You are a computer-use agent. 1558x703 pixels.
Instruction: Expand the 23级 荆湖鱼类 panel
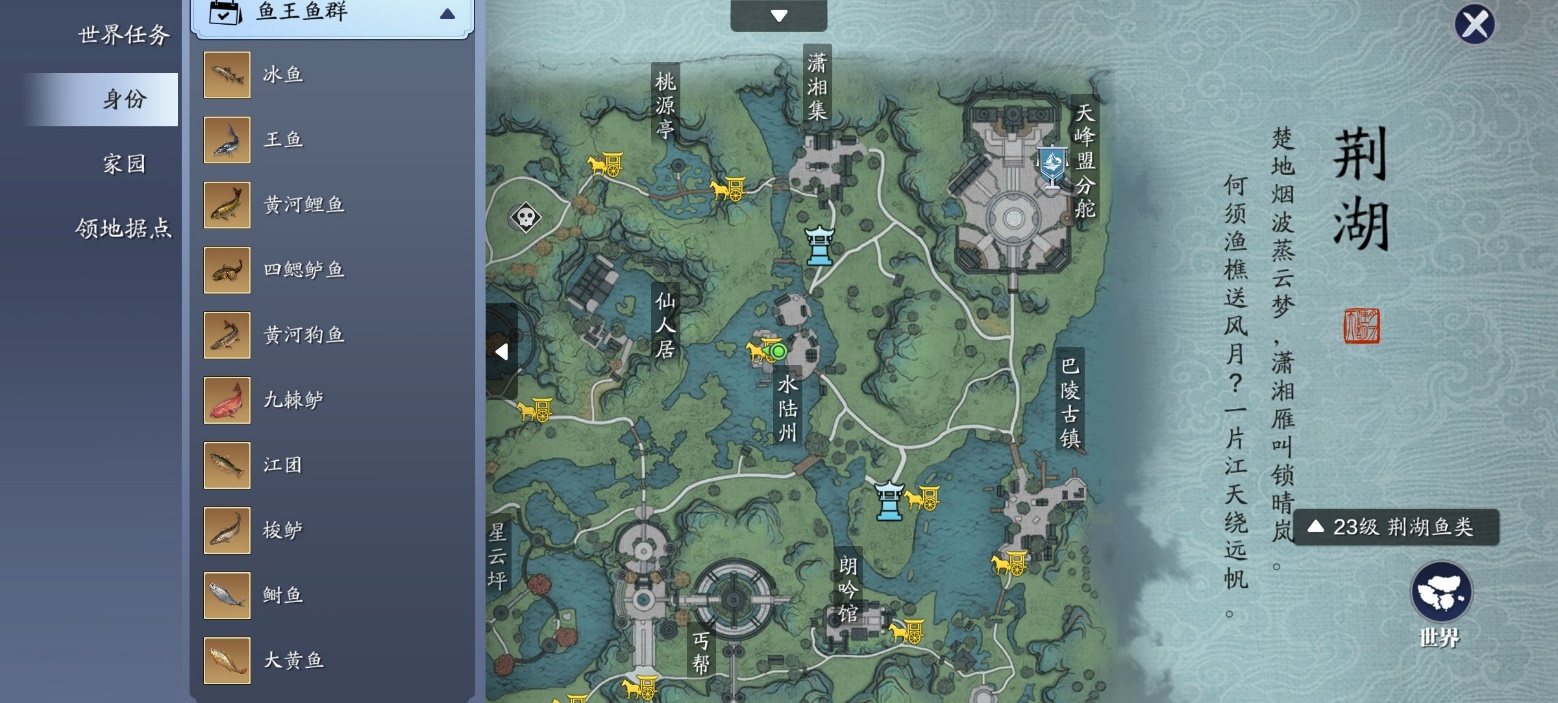click(1396, 527)
